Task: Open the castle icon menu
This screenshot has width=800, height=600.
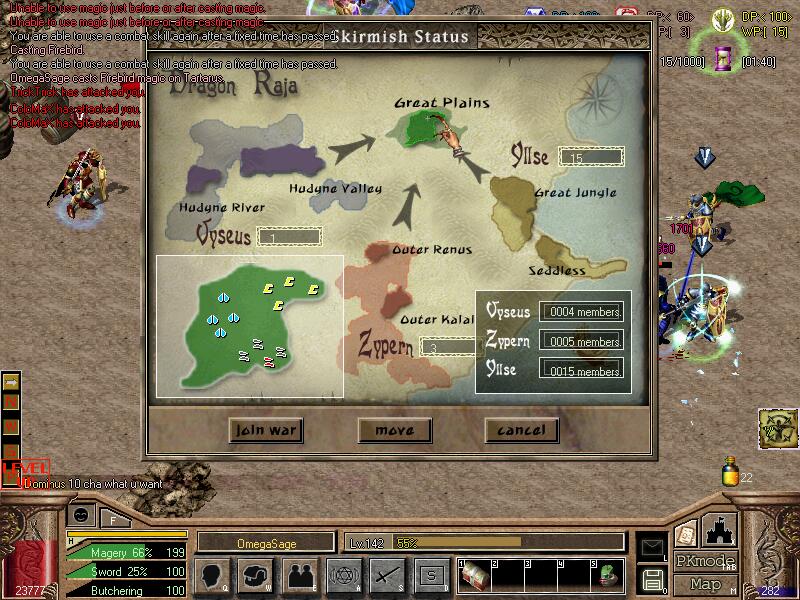Action: [720, 529]
